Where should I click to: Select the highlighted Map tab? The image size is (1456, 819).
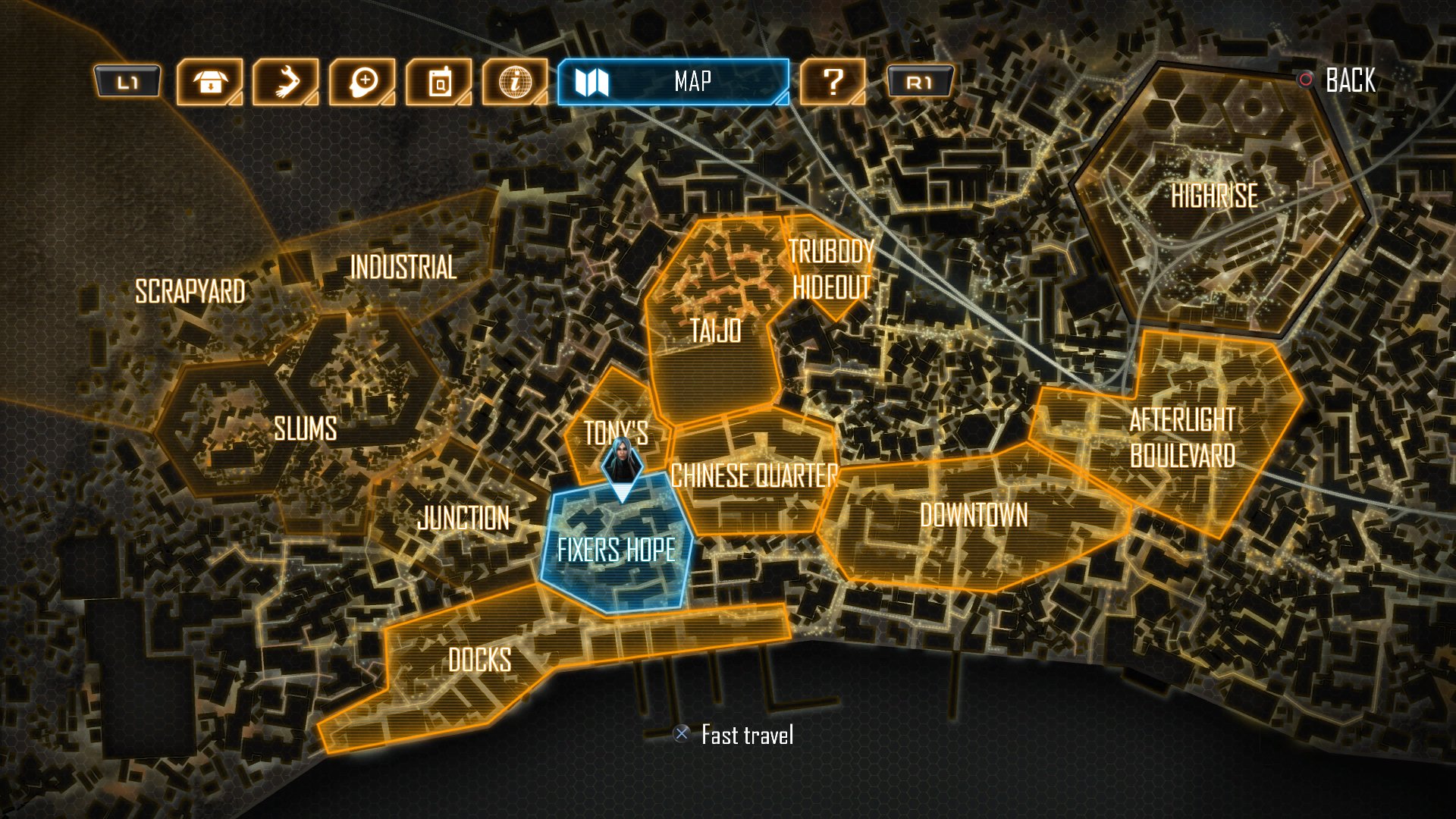[673, 82]
